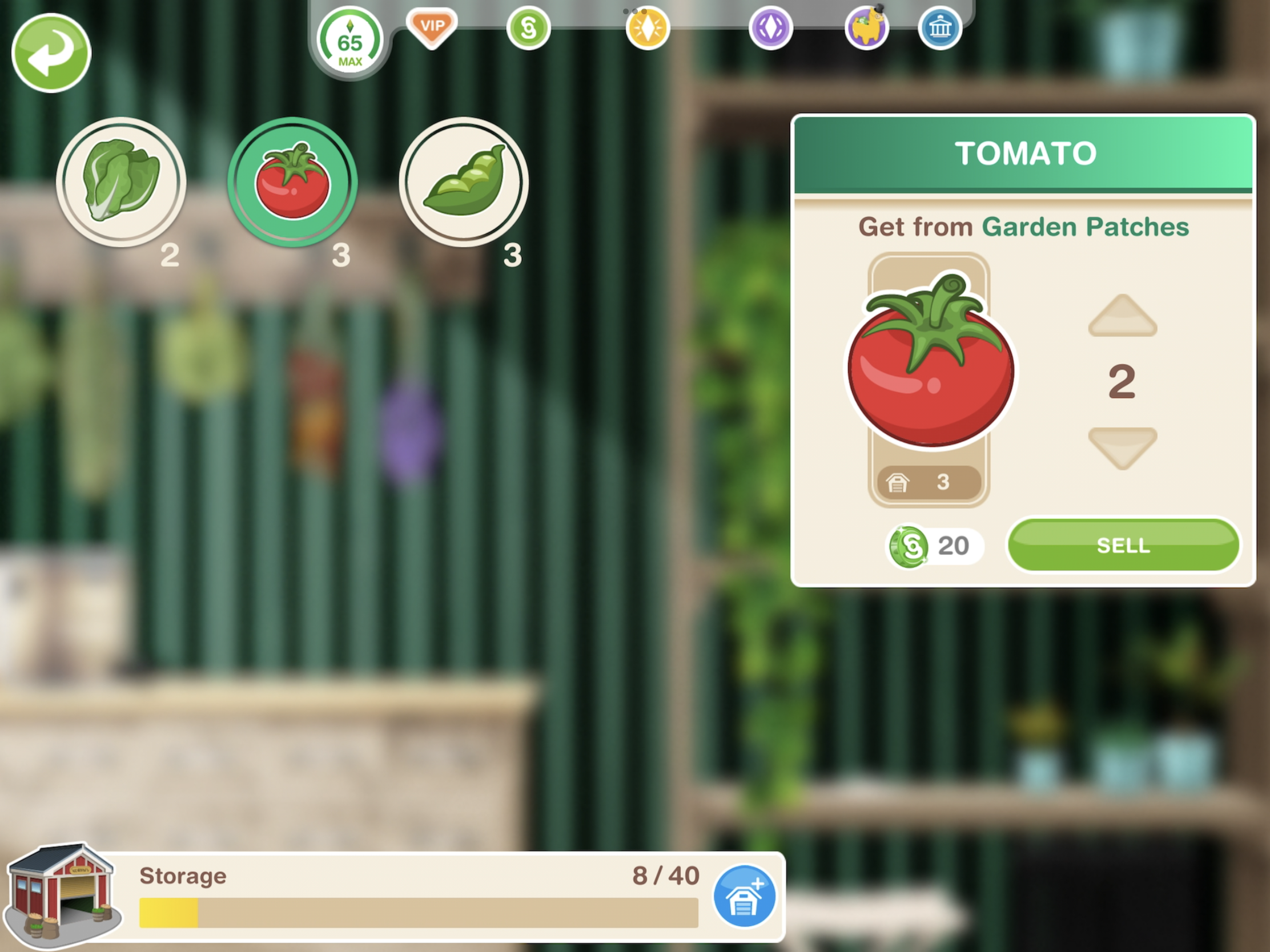Tap the level 65 MAX badge
The width and height of the screenshot is (1270, 952).
click(349, 43)
